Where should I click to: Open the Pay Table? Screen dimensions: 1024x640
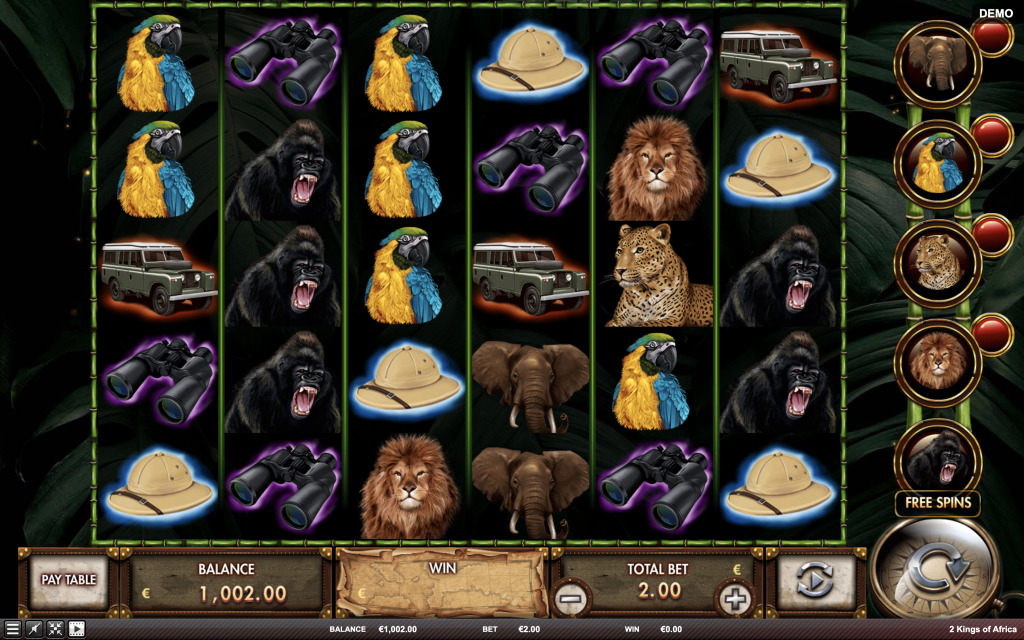68,580
